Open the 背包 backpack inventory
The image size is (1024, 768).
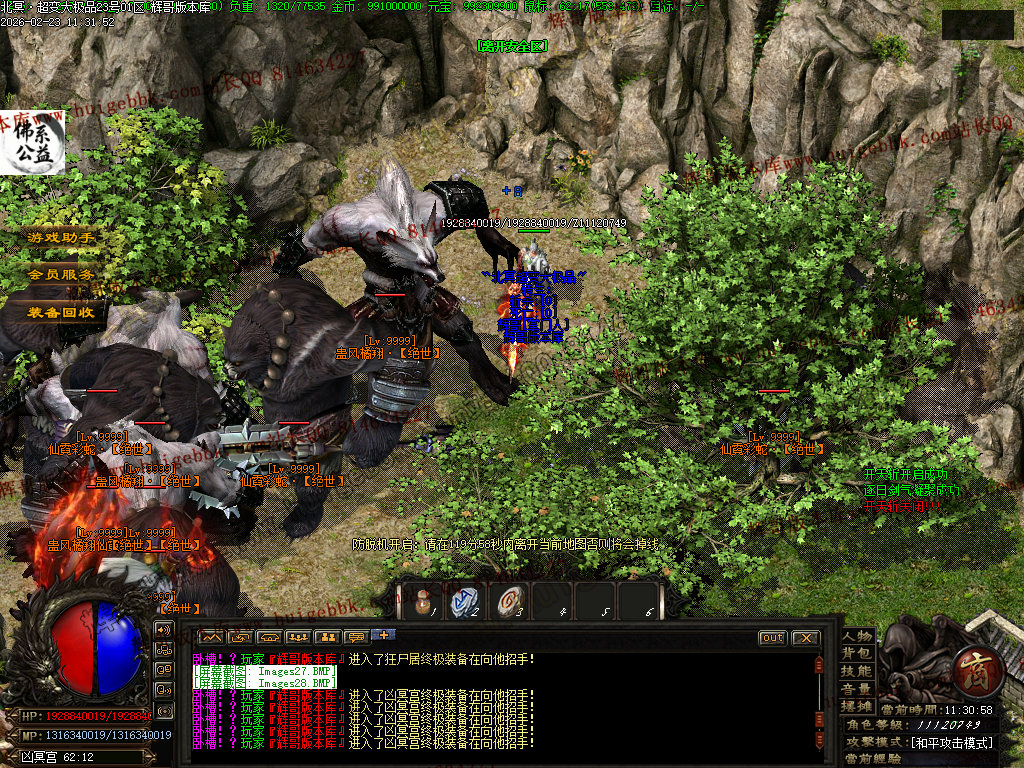pyautogui.click(x=857, y=654)
